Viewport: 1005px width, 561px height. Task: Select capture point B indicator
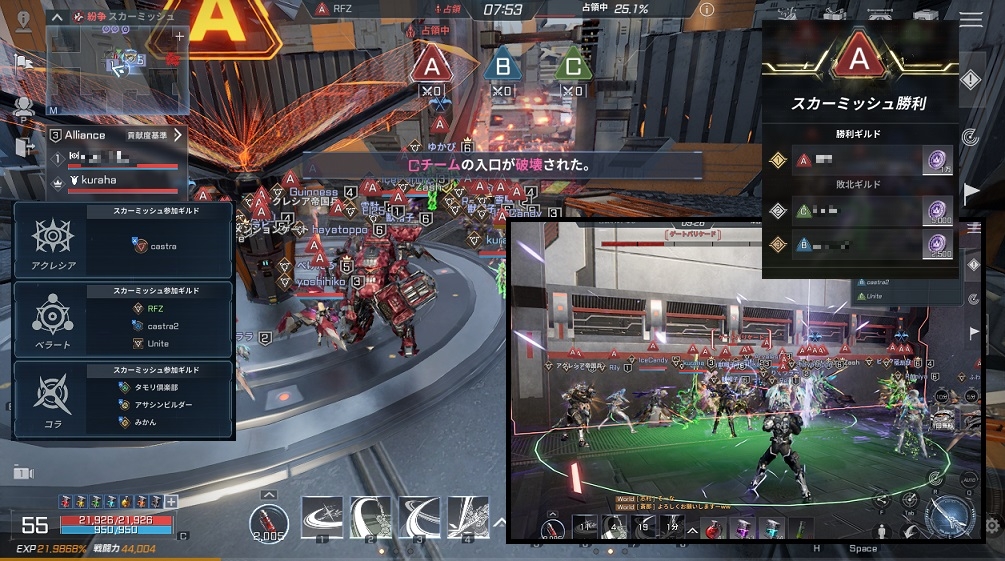pyautogui.click(x=502, y=66)
